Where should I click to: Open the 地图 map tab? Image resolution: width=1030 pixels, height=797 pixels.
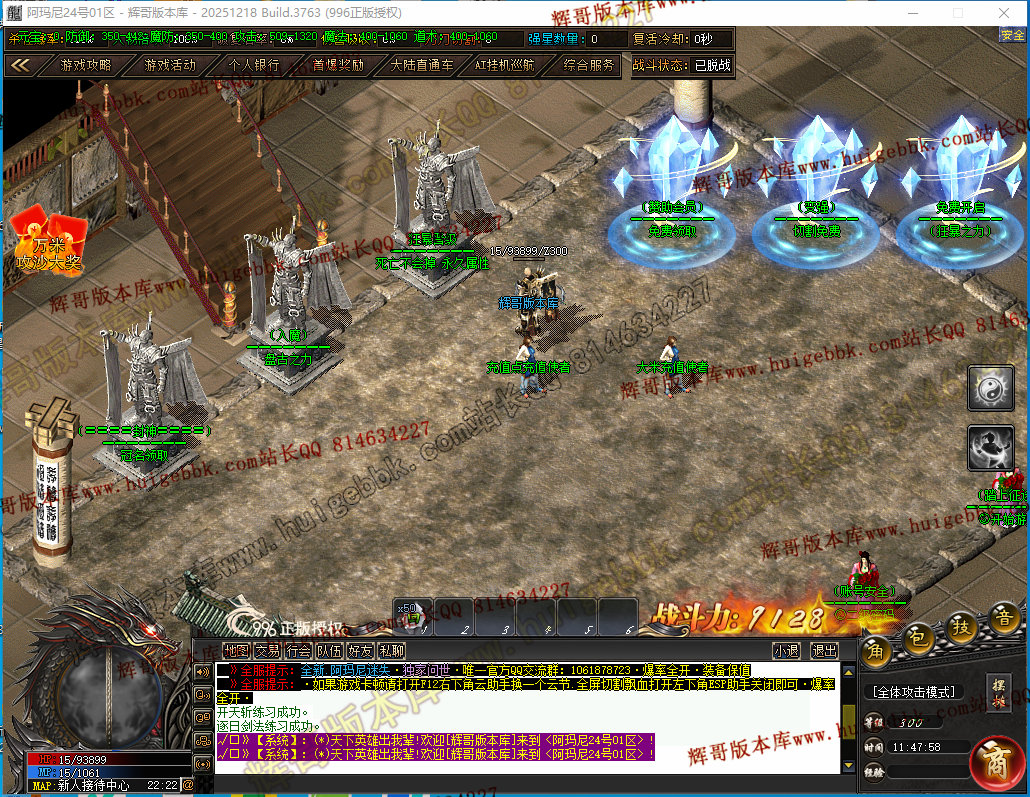(x=236, y=650)
